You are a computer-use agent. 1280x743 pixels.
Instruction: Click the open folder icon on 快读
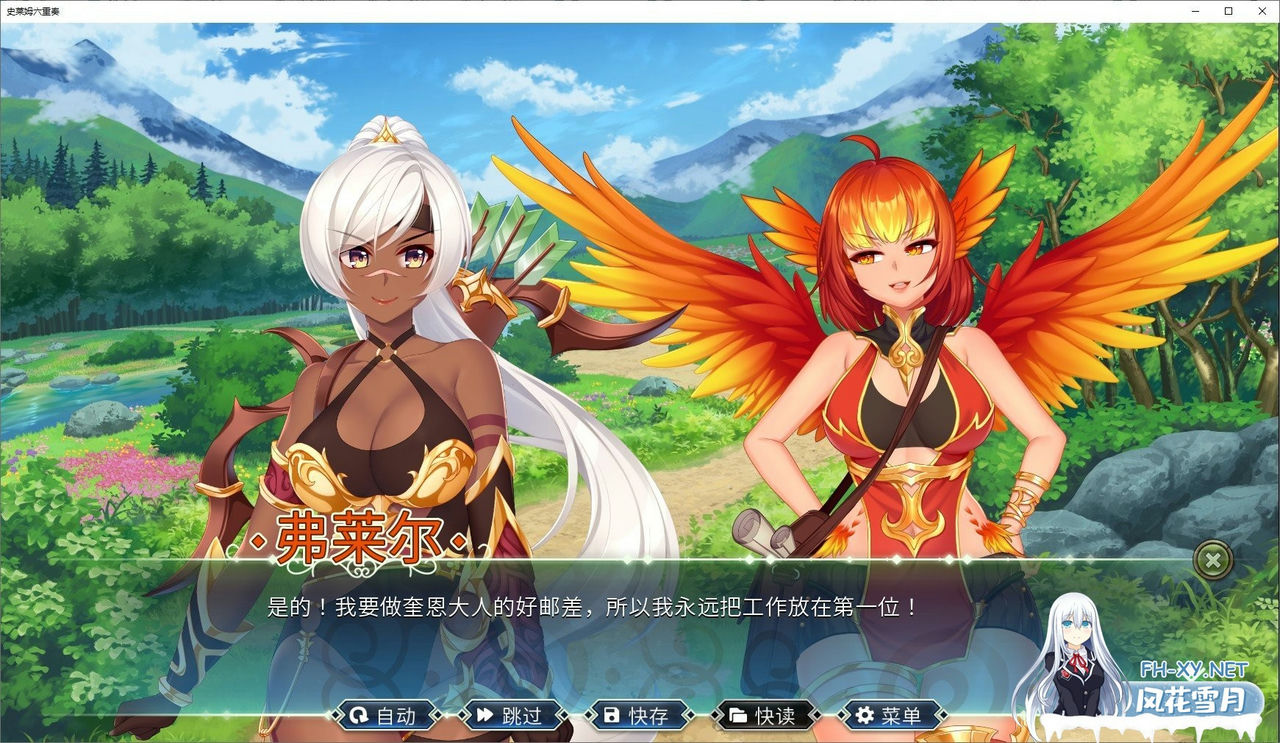738,716
